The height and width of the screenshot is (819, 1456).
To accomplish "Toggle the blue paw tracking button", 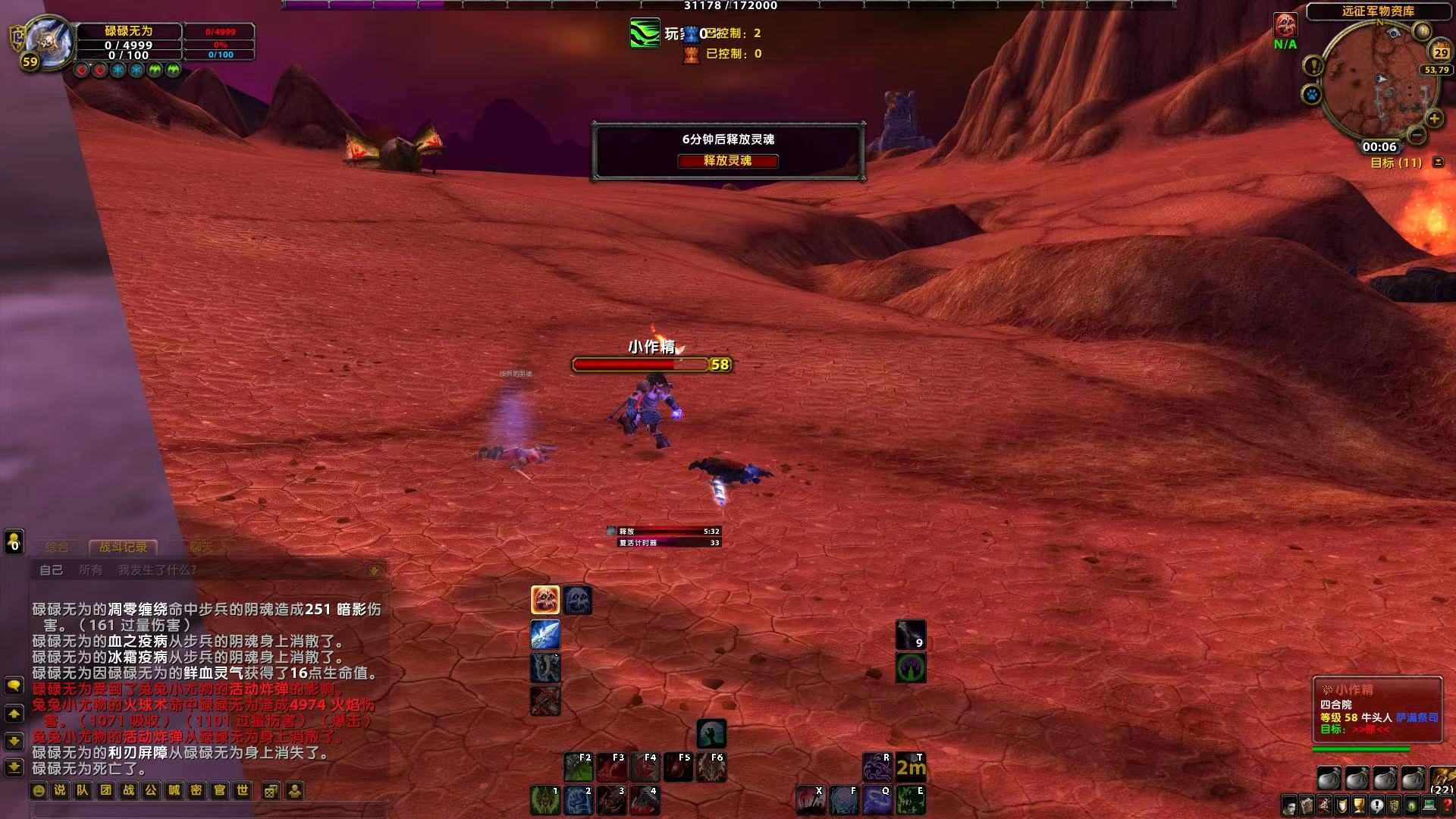I will click(1311, 96).
